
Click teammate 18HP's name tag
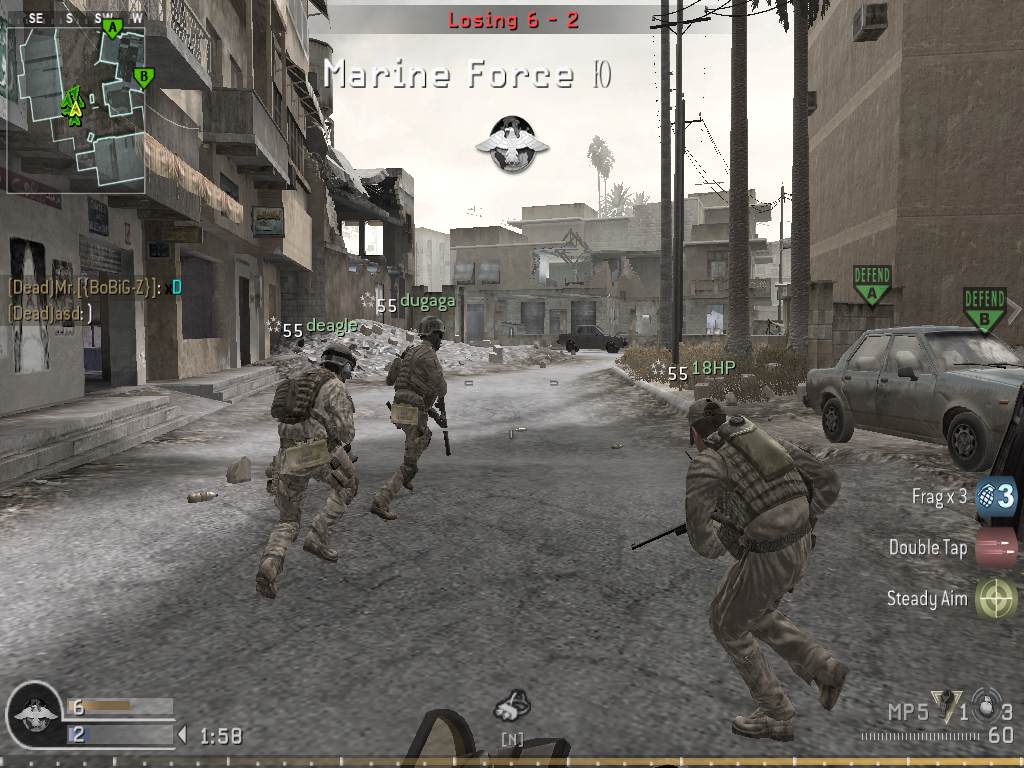click(x=713, y=368)
